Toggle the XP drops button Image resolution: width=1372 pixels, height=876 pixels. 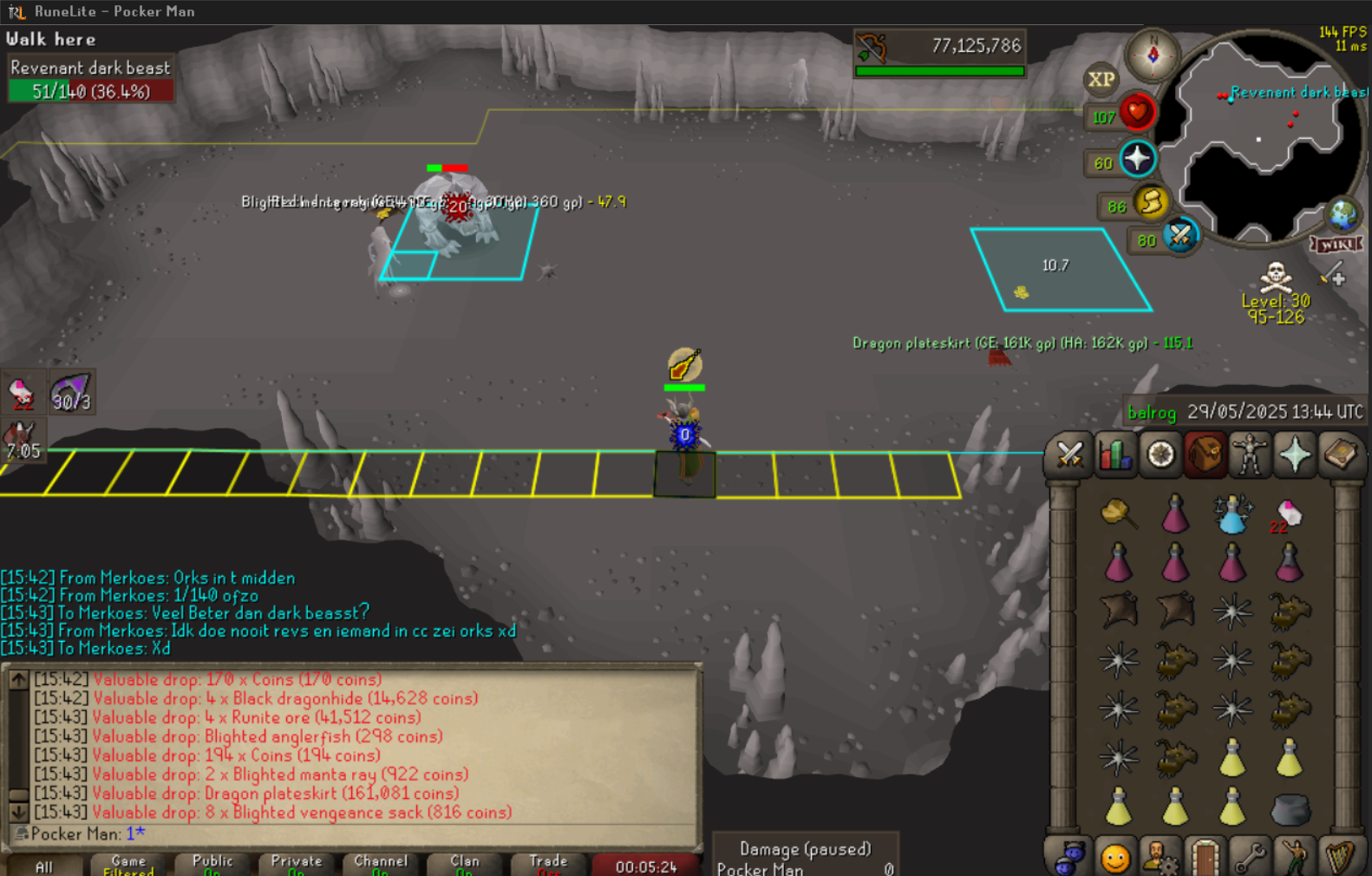1101,80
